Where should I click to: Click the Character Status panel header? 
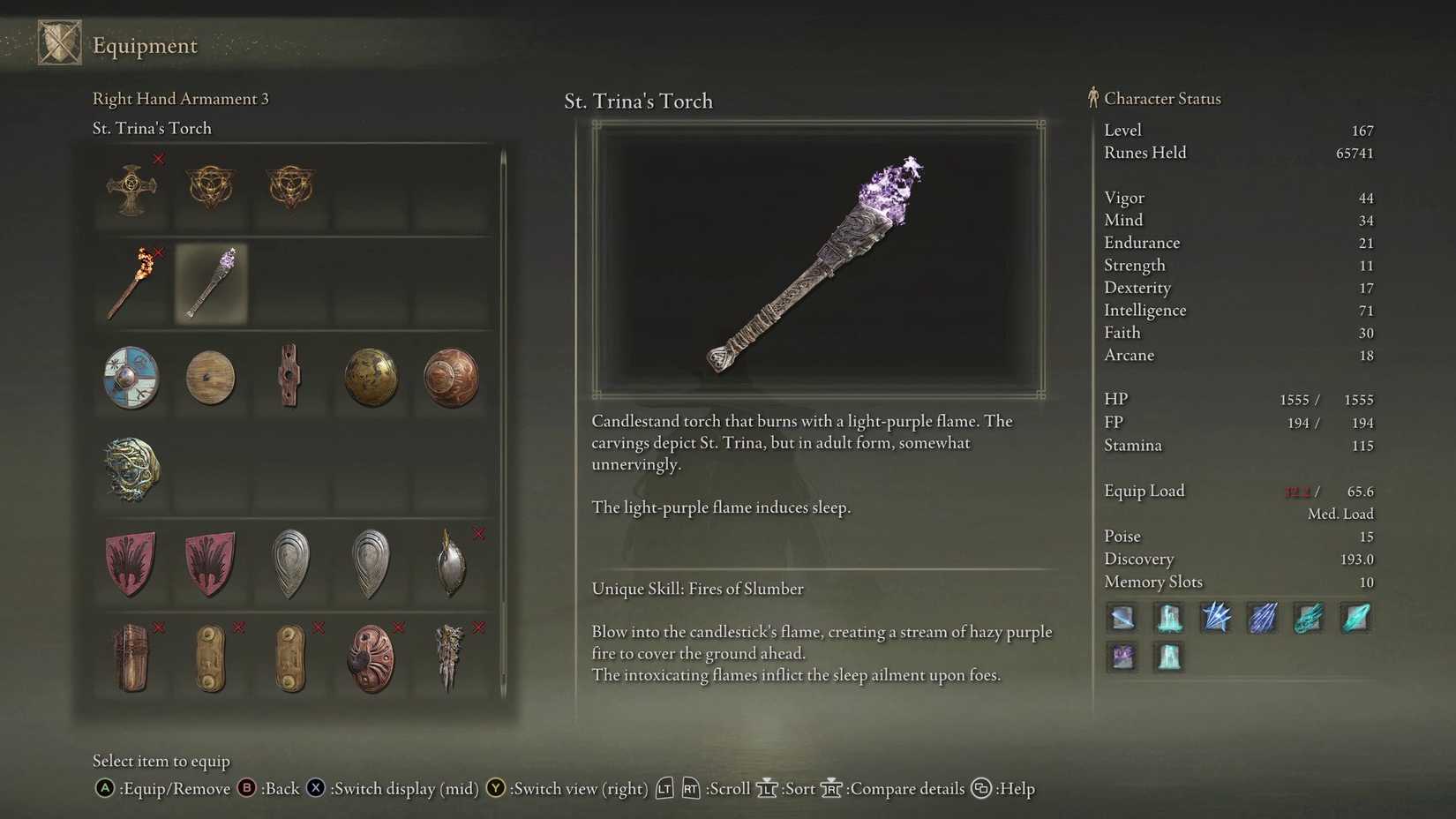point(1162,98)
